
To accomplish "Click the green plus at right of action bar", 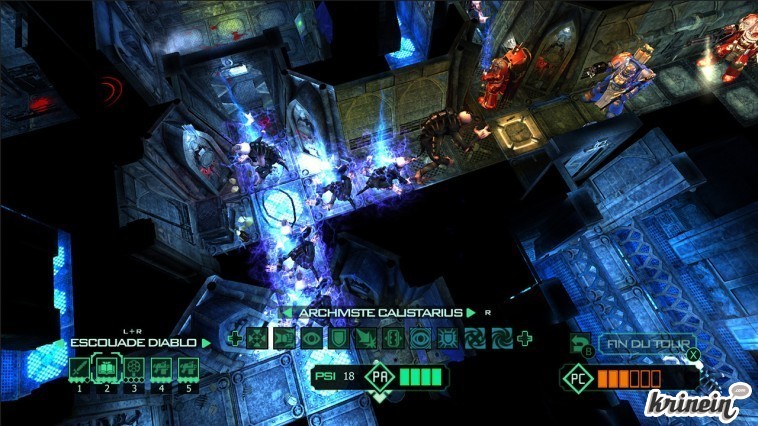I will pos(525,339).
